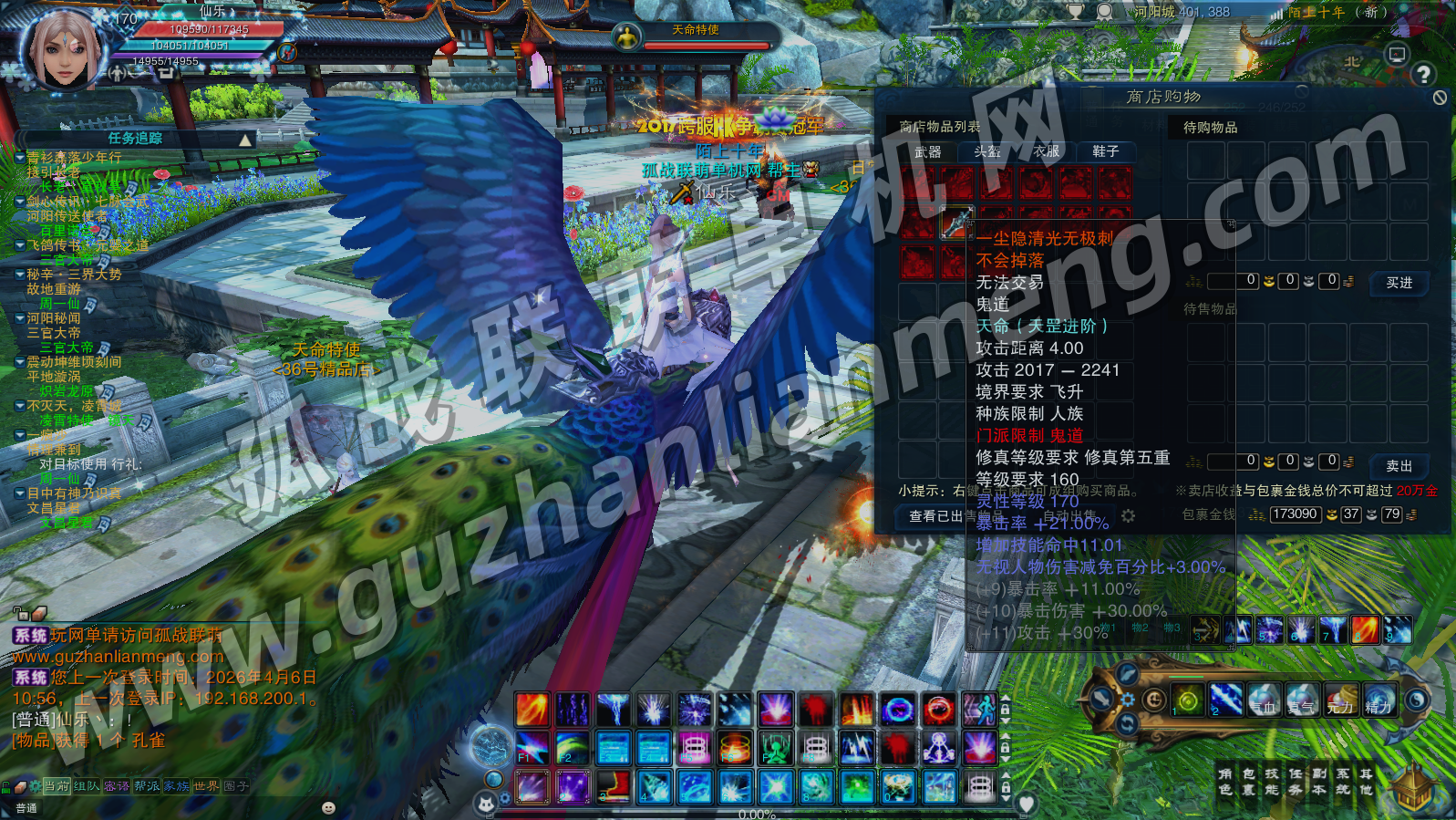The height and width of the screenshot is (820, 1456).
Task: Open the 包裹 bag menu
Action: point(1248,781)
